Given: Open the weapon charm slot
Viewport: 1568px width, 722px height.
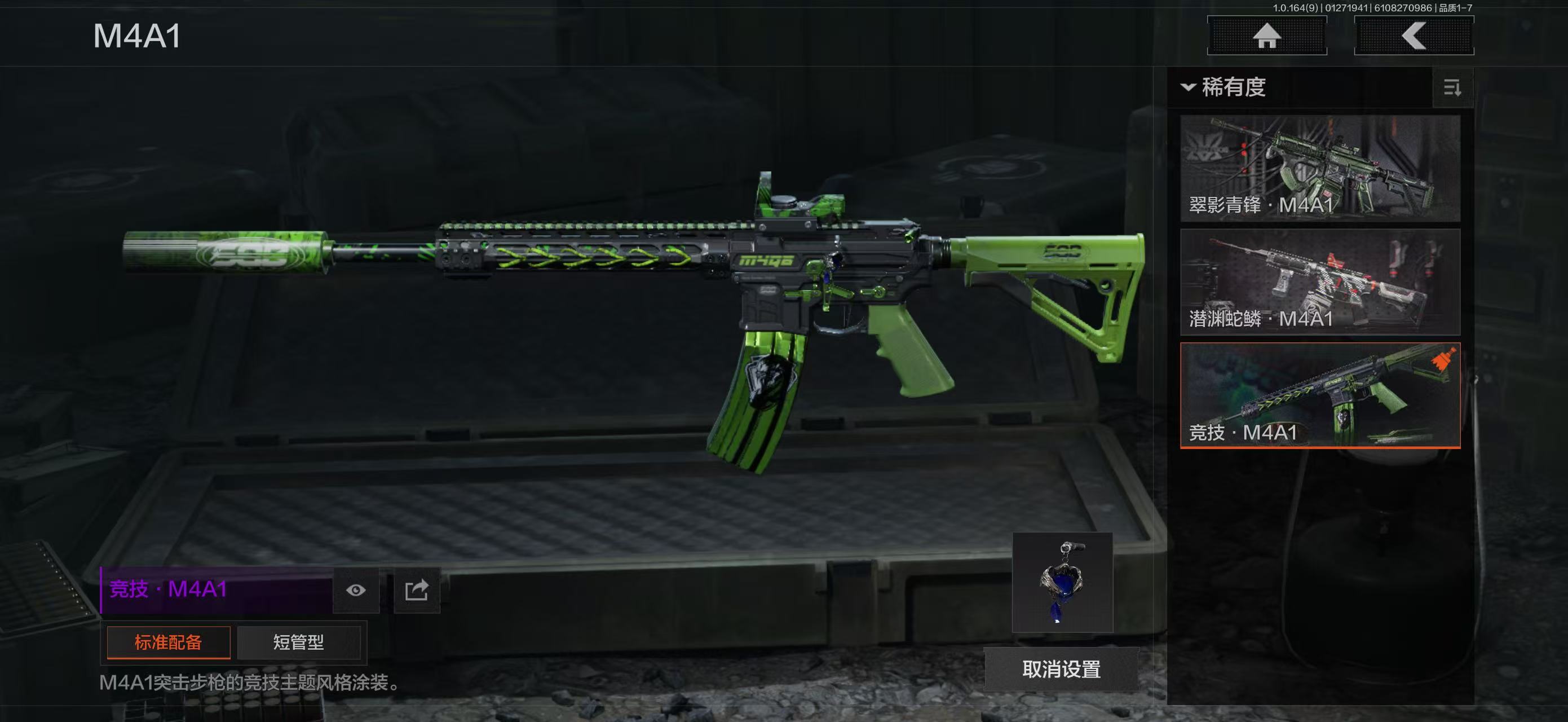Looking at the screenshot, I should [1062, 583].
